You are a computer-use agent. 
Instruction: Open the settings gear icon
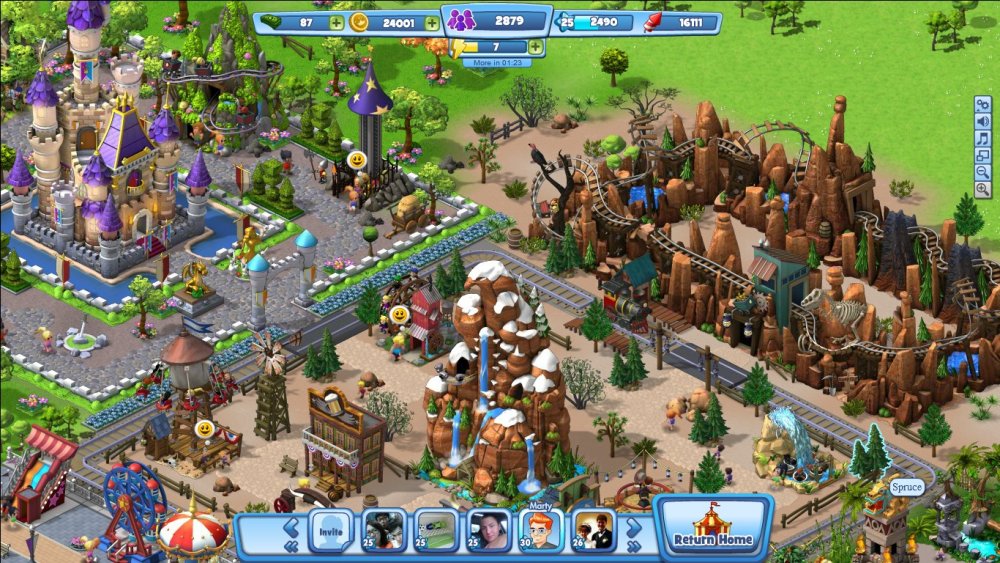(983, 103)
